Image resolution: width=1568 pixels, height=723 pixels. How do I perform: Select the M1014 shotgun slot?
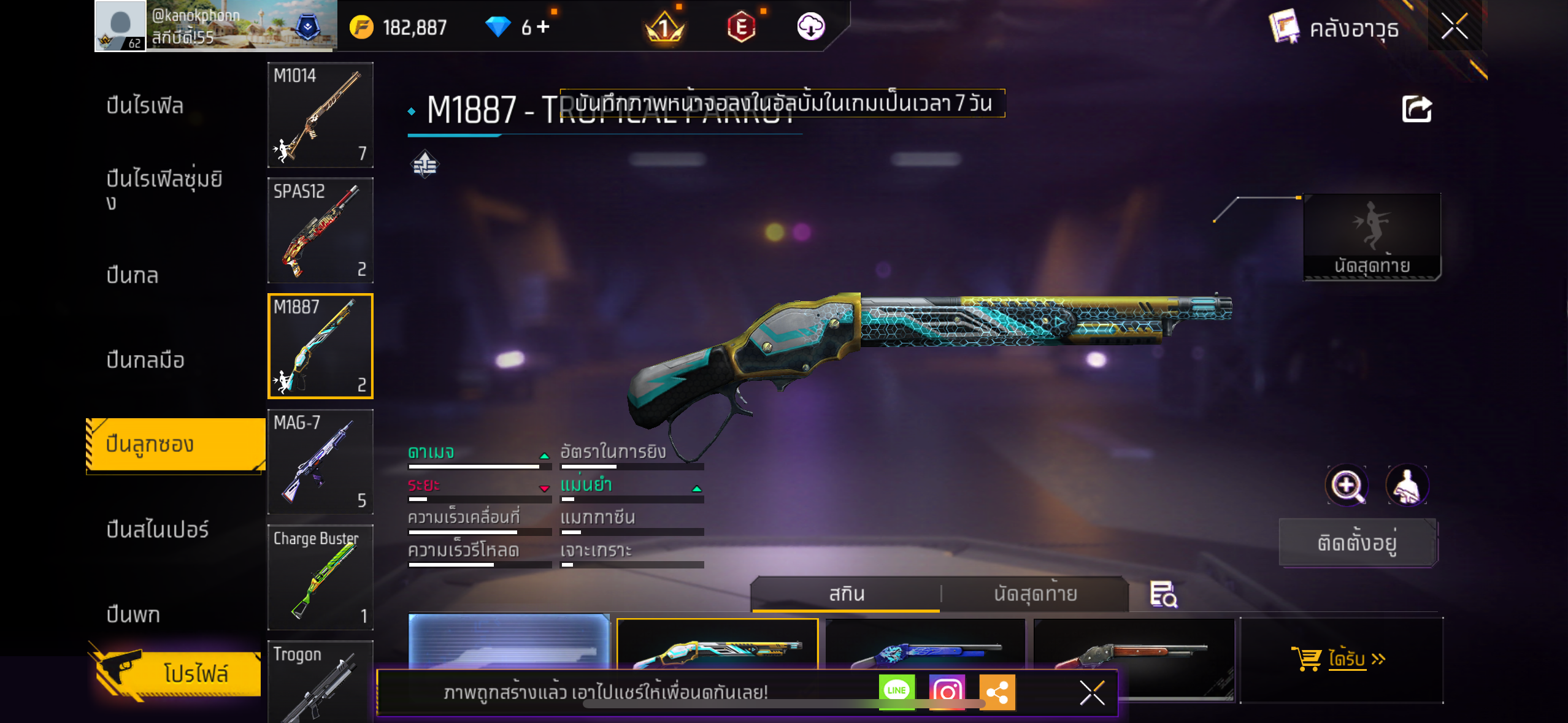[320, 115]
